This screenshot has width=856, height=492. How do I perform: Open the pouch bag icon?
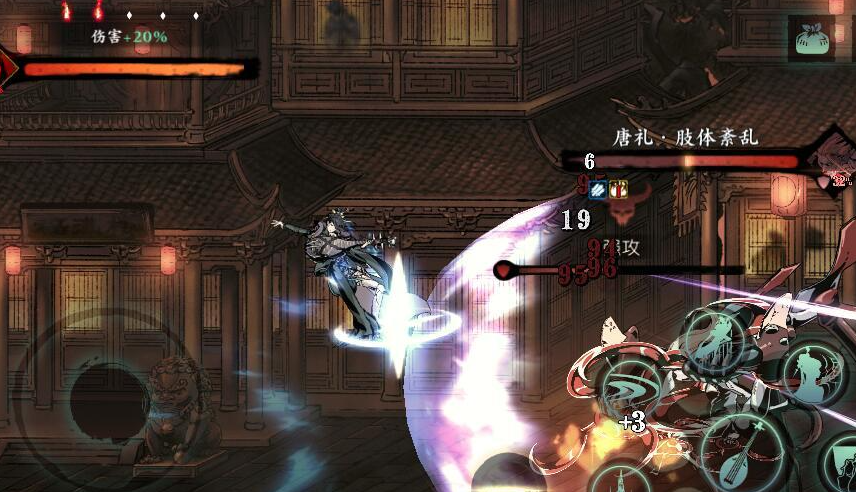coord(810,39)
